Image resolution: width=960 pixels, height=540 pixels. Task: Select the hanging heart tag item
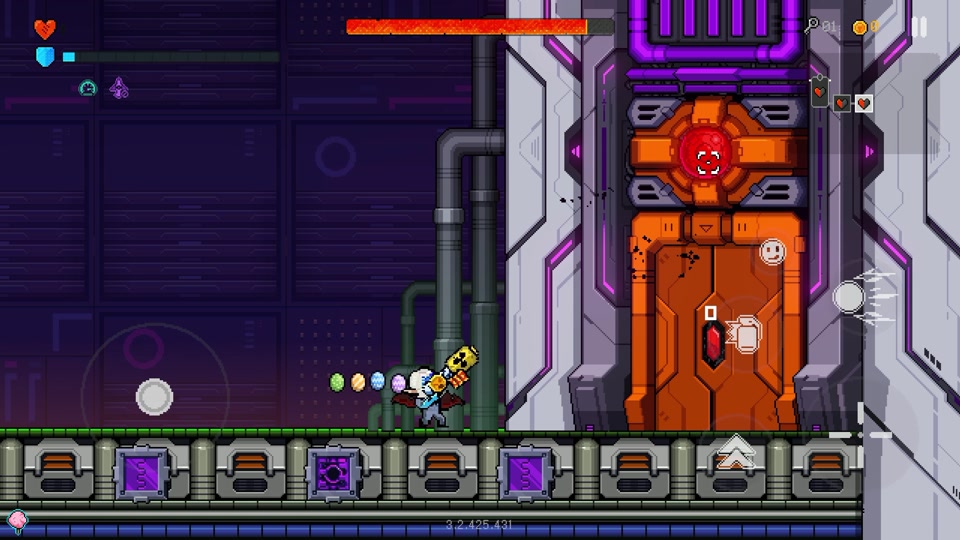[819, 91]
